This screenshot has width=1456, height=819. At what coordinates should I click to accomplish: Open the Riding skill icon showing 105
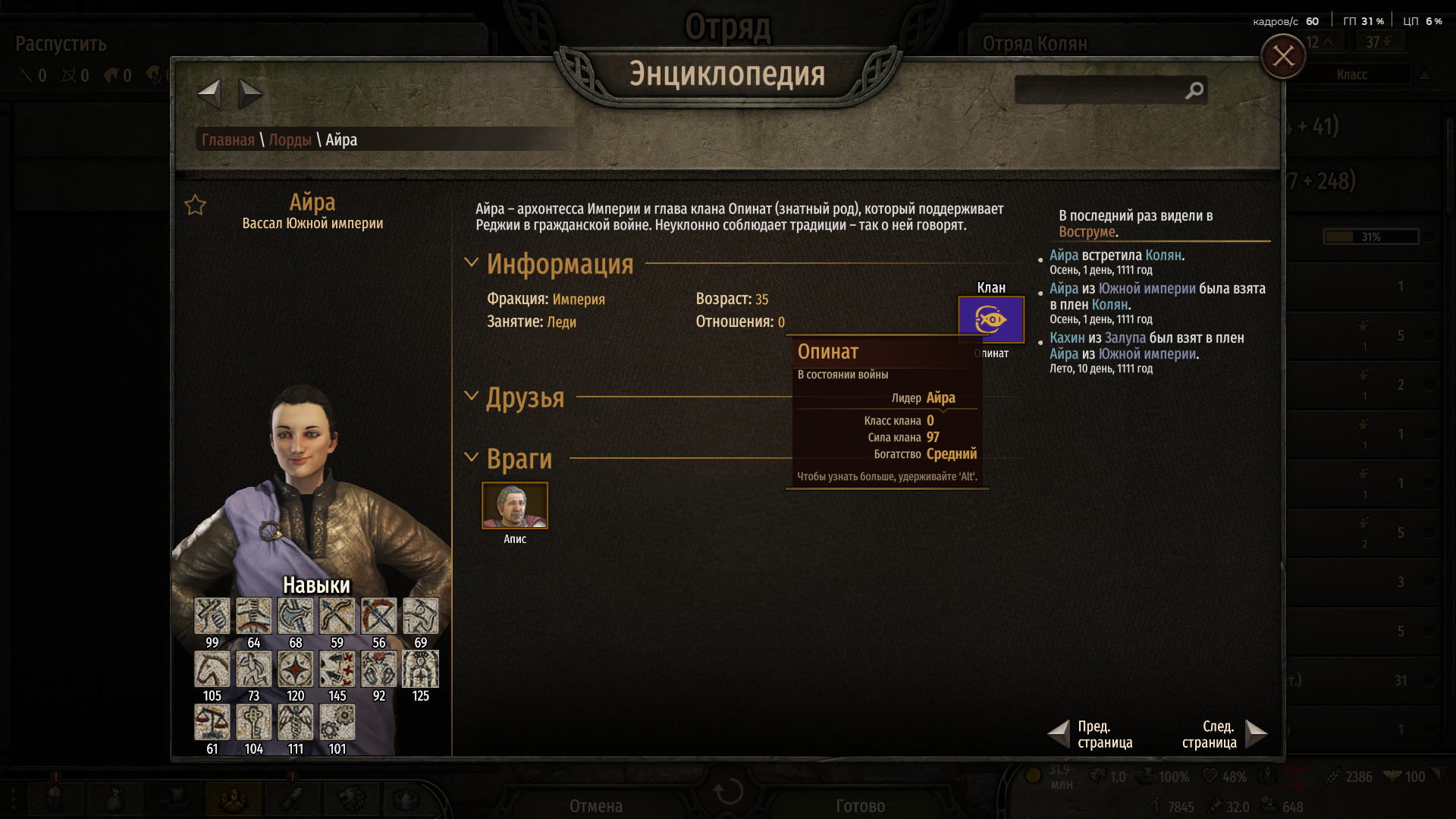pyautogui.click(x=212, y=669)
